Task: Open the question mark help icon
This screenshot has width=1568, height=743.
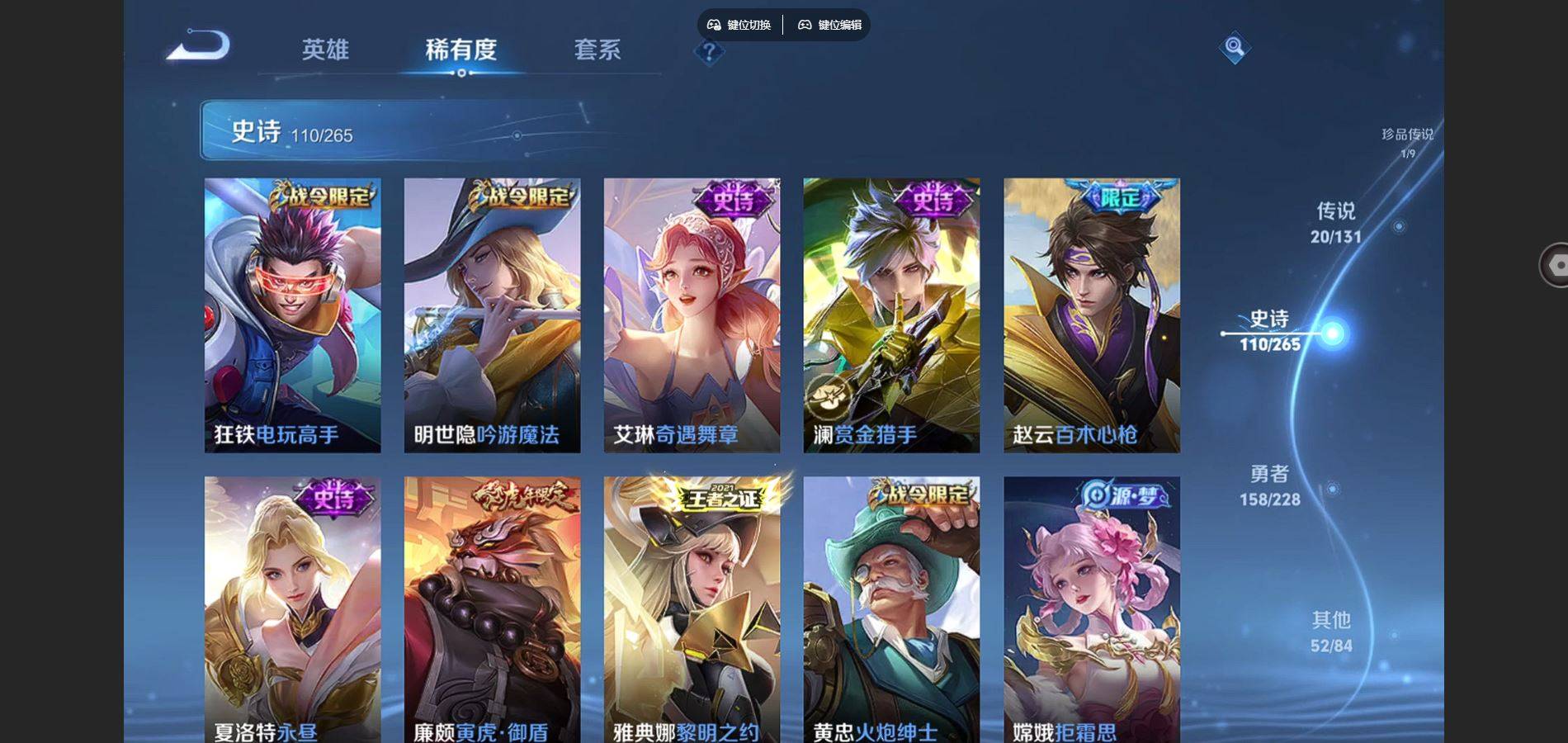Action: tap(708, 52)
